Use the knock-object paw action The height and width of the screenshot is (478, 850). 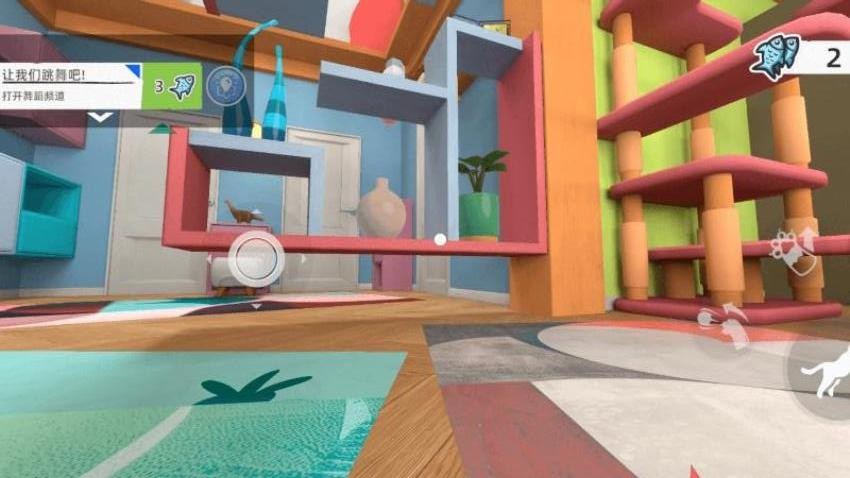[725, 327]
